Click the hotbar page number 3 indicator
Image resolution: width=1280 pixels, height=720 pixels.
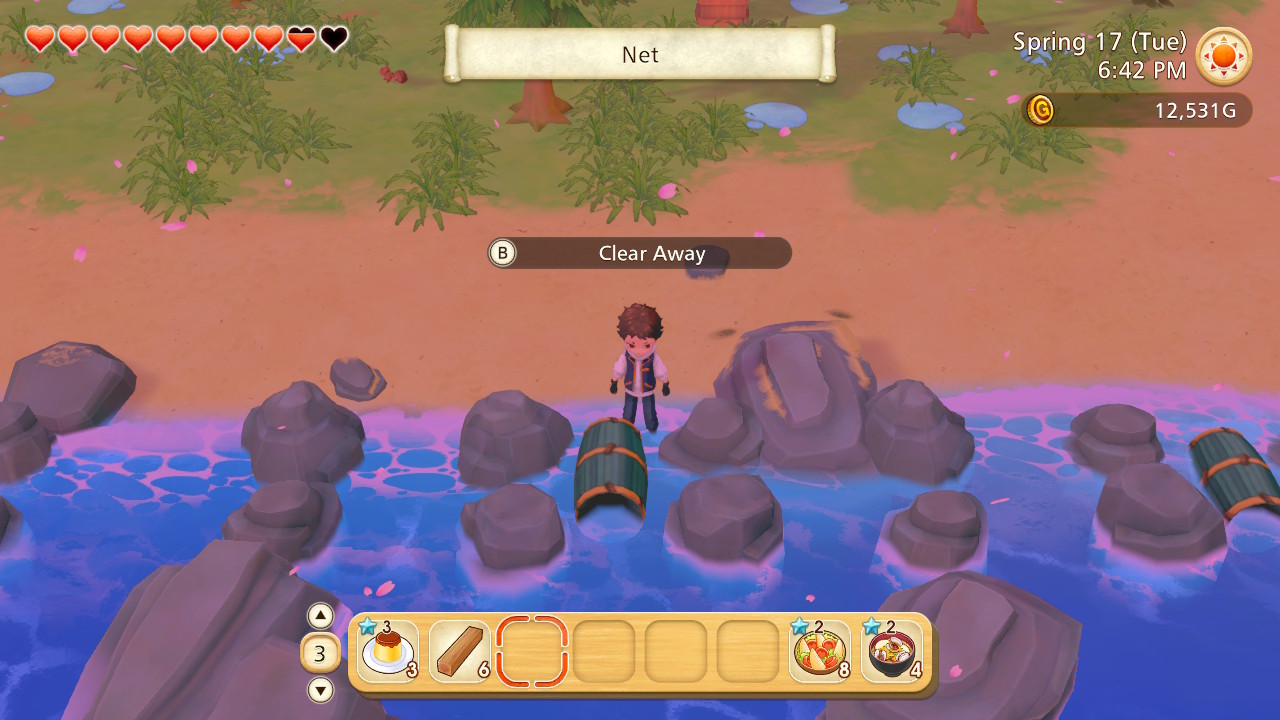[319, 652]
